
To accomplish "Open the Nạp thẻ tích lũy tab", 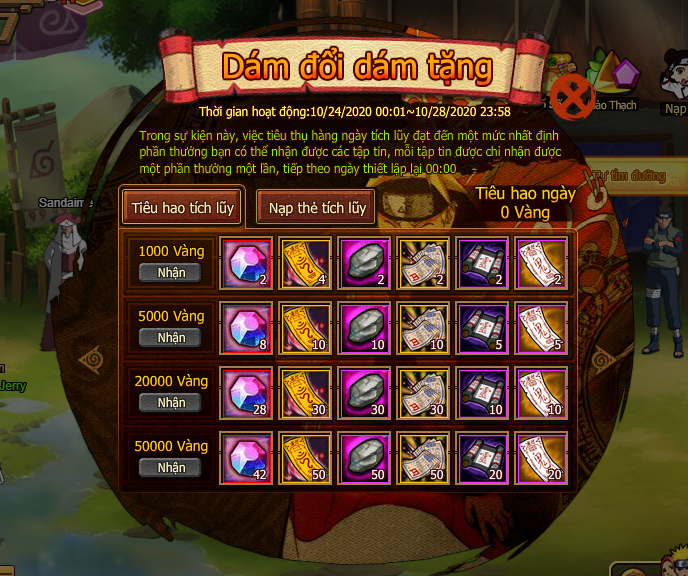I will pyautogui.click(x=315, y=207).
